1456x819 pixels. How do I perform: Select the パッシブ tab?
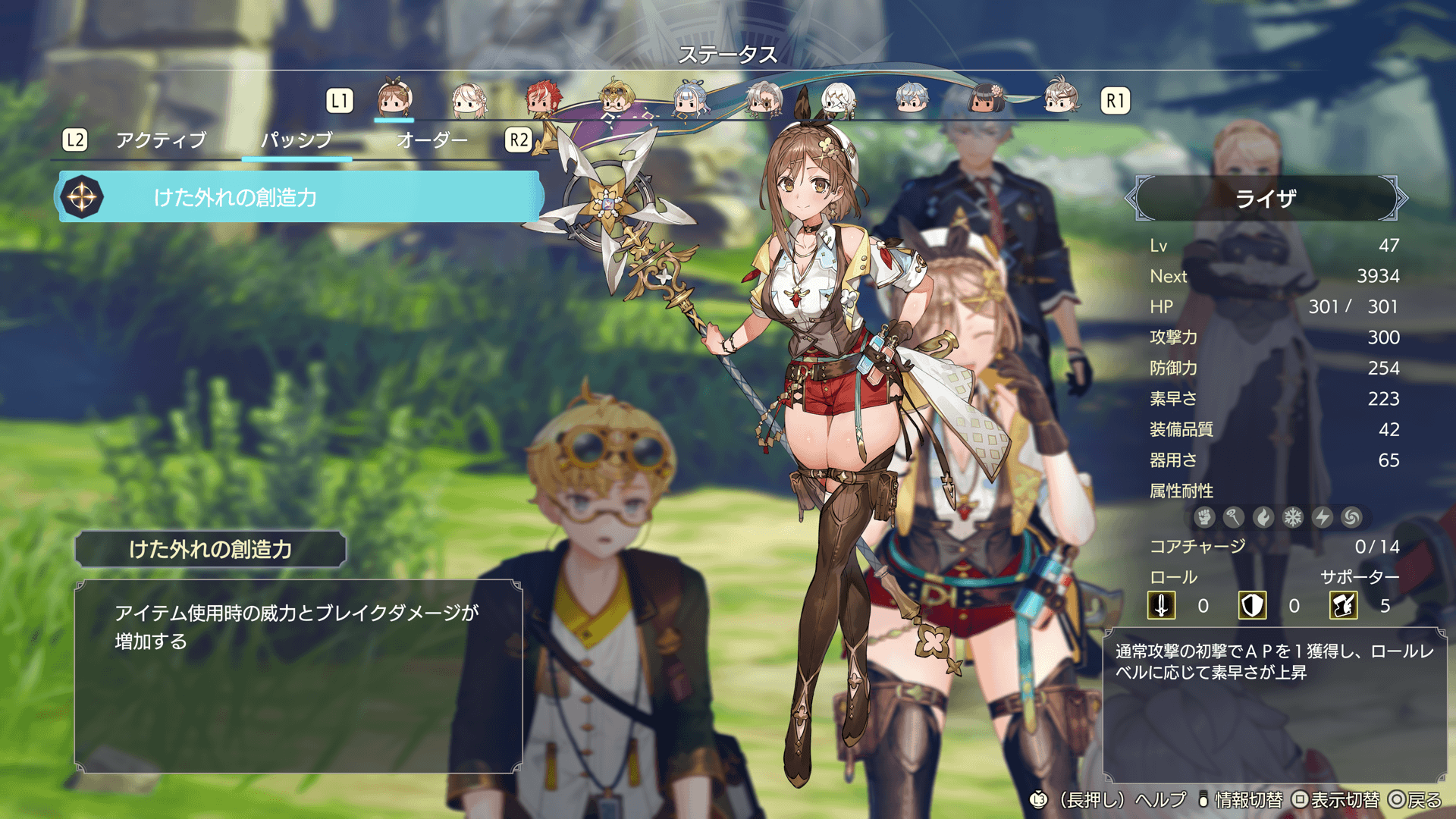pos(297,140)
